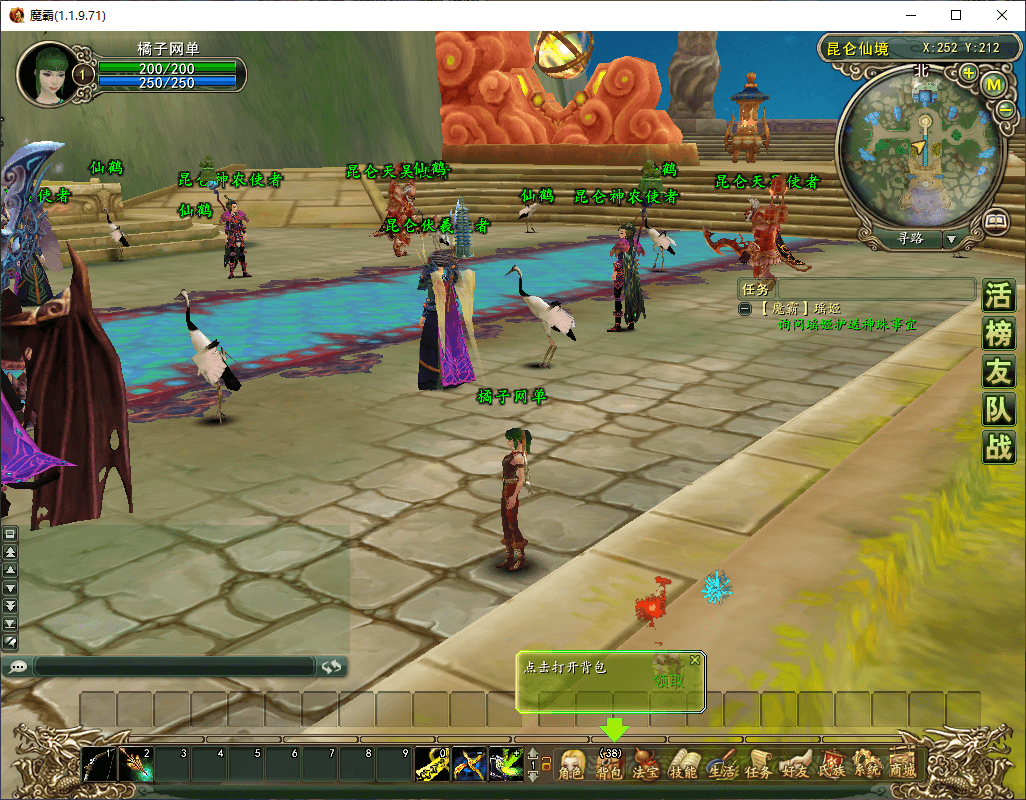Close the 点击打开背包 tooltip popup
1026x800 pixels.
pyautogui.click(x=695, y=660)
